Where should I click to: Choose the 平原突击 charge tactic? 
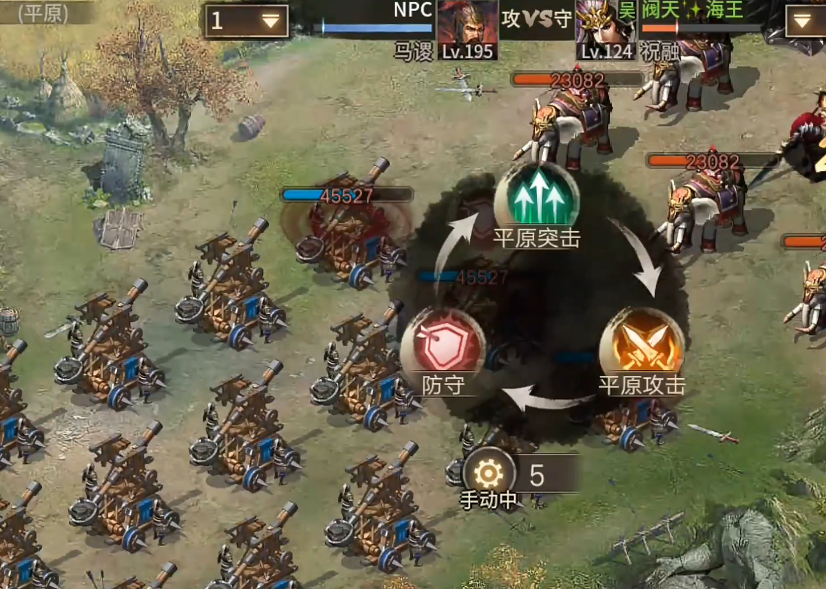(537, 196)
